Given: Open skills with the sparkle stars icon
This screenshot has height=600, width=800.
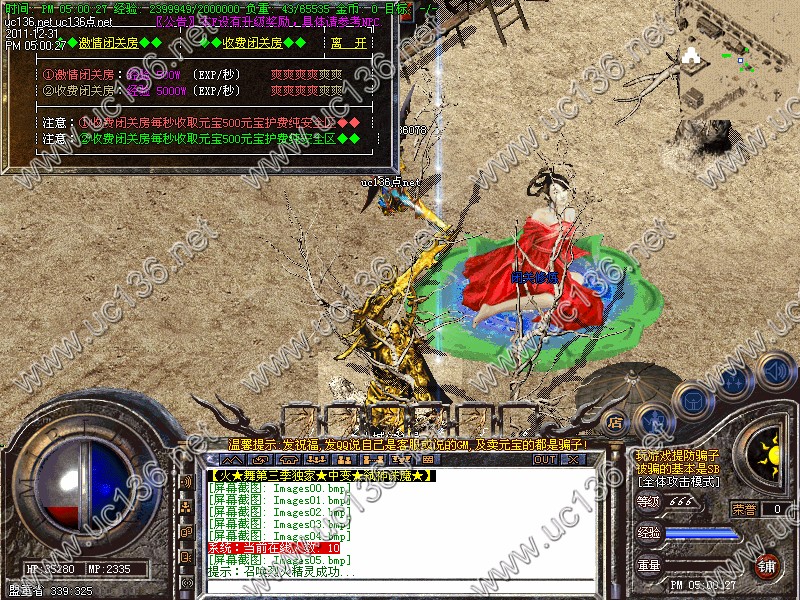Looking at the screenshot, I should (733, 381).
